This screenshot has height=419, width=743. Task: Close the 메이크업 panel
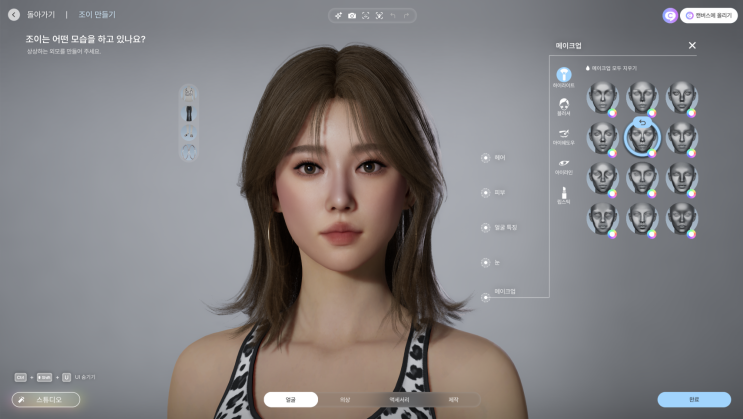click(692, 45)
